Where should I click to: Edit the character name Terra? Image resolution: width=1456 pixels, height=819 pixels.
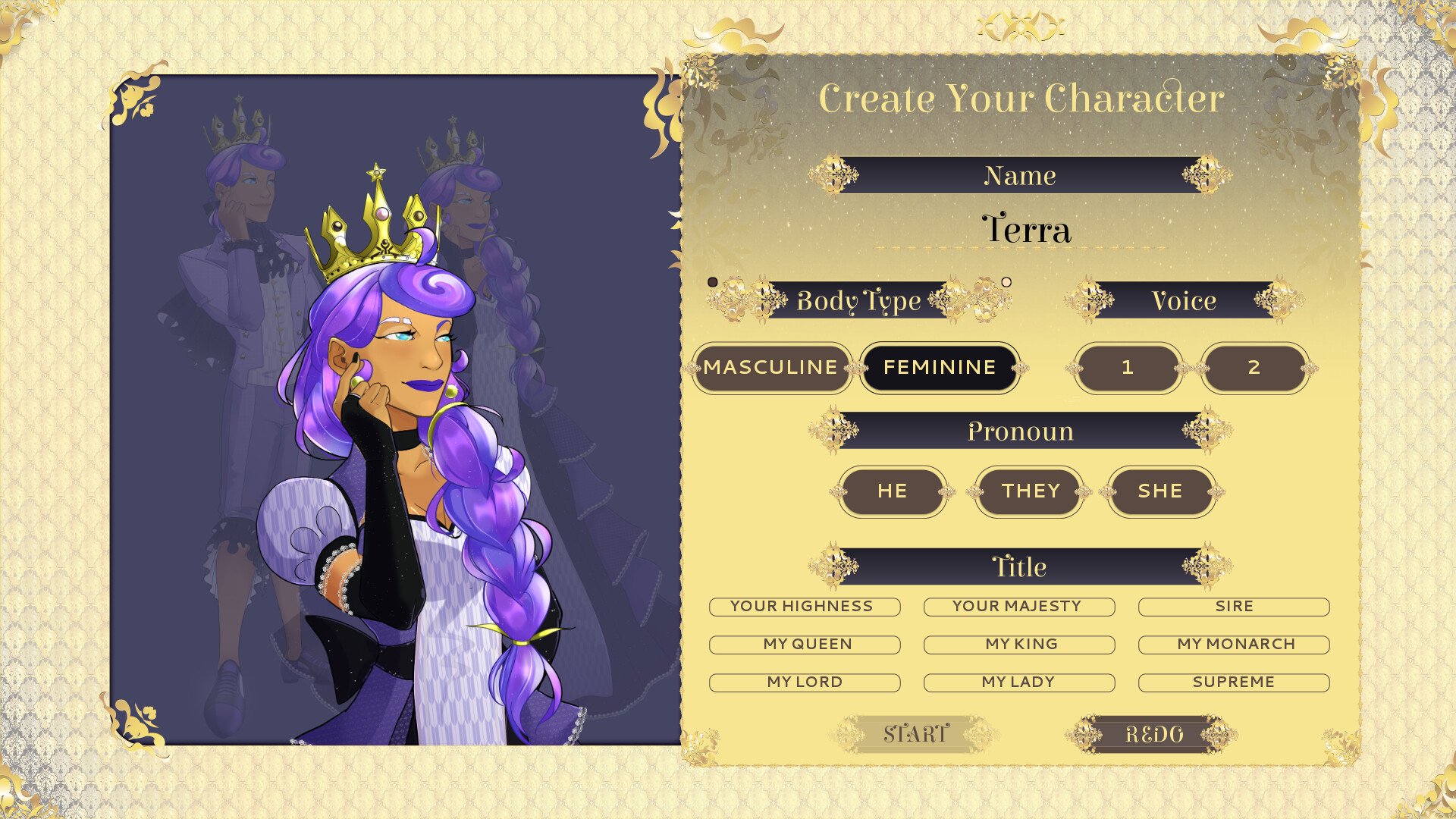coord(1025,230)
